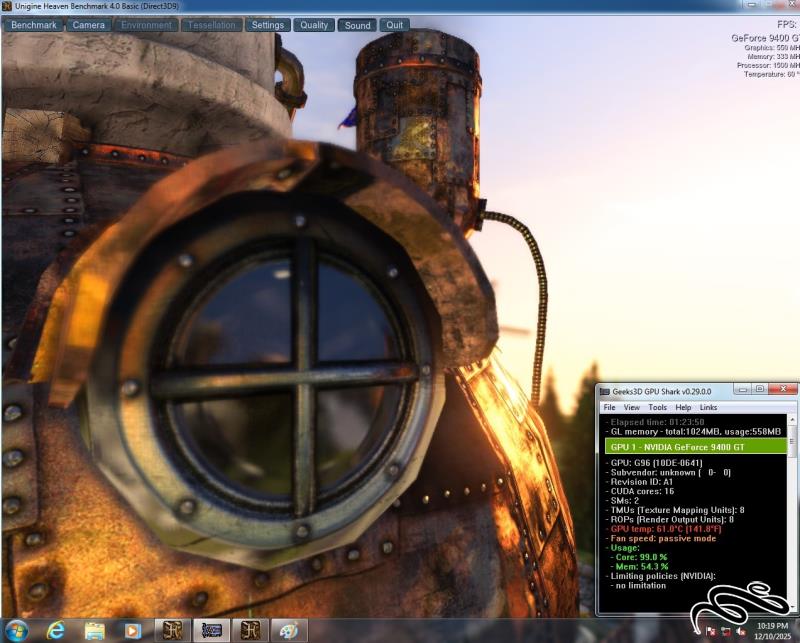Open GPU Shark's Links menu
This screenshot has width=800, height=643.
(708, 408)
